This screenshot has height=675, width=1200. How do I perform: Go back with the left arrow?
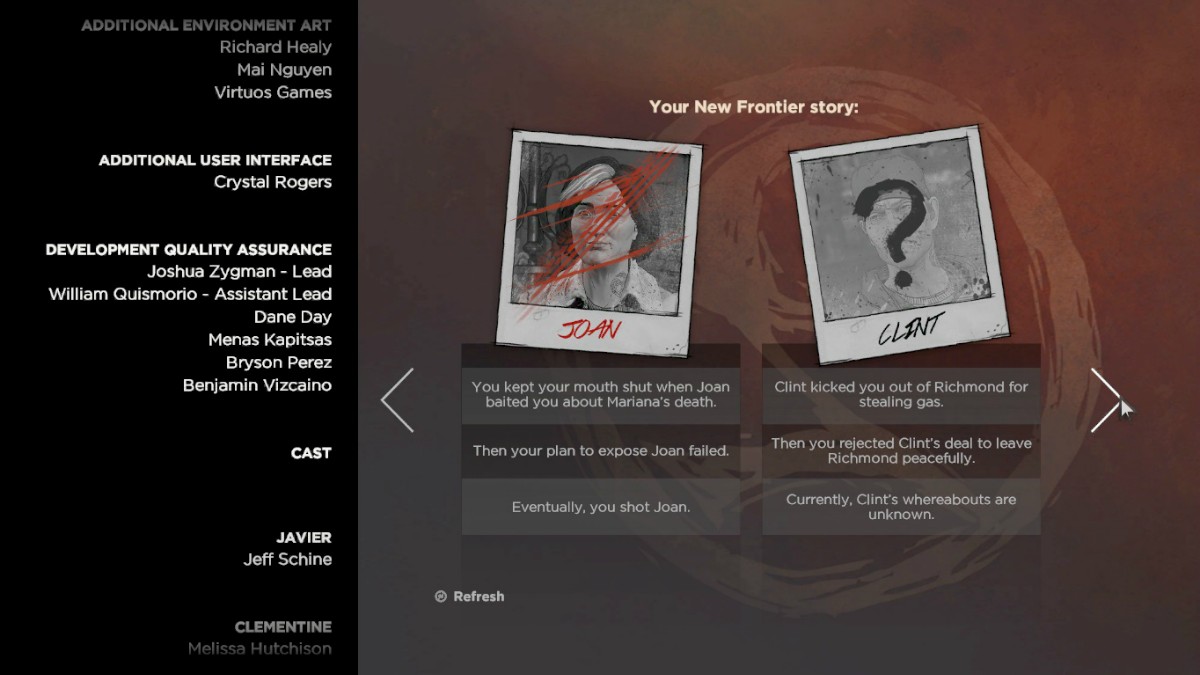coord(398,400)
